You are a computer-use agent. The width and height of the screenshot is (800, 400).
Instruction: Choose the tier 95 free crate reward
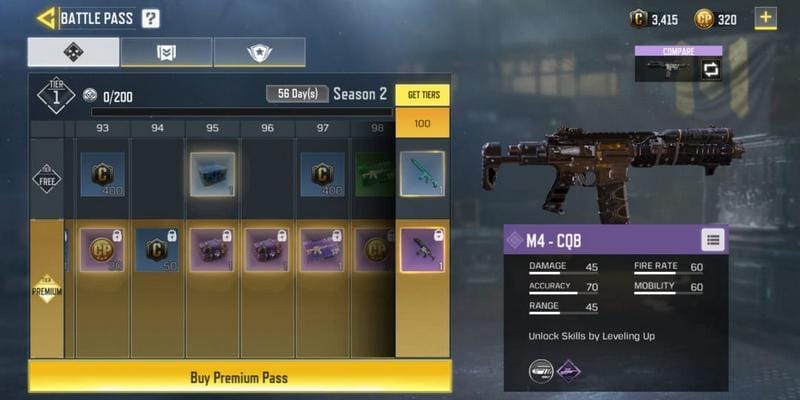[x=212, y=174]
